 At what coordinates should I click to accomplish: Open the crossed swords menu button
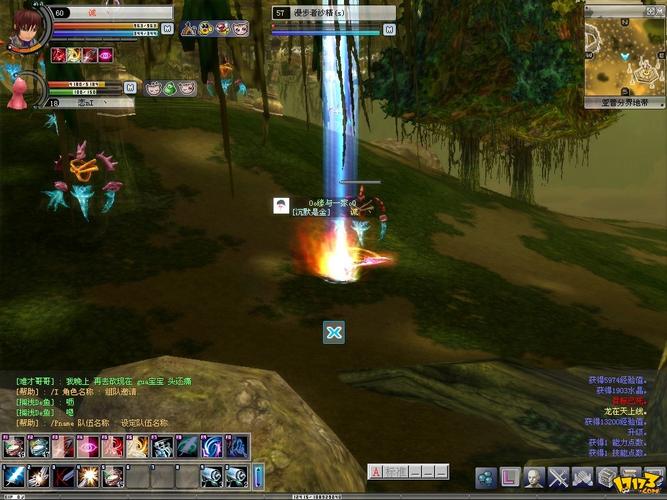[558, 477]
